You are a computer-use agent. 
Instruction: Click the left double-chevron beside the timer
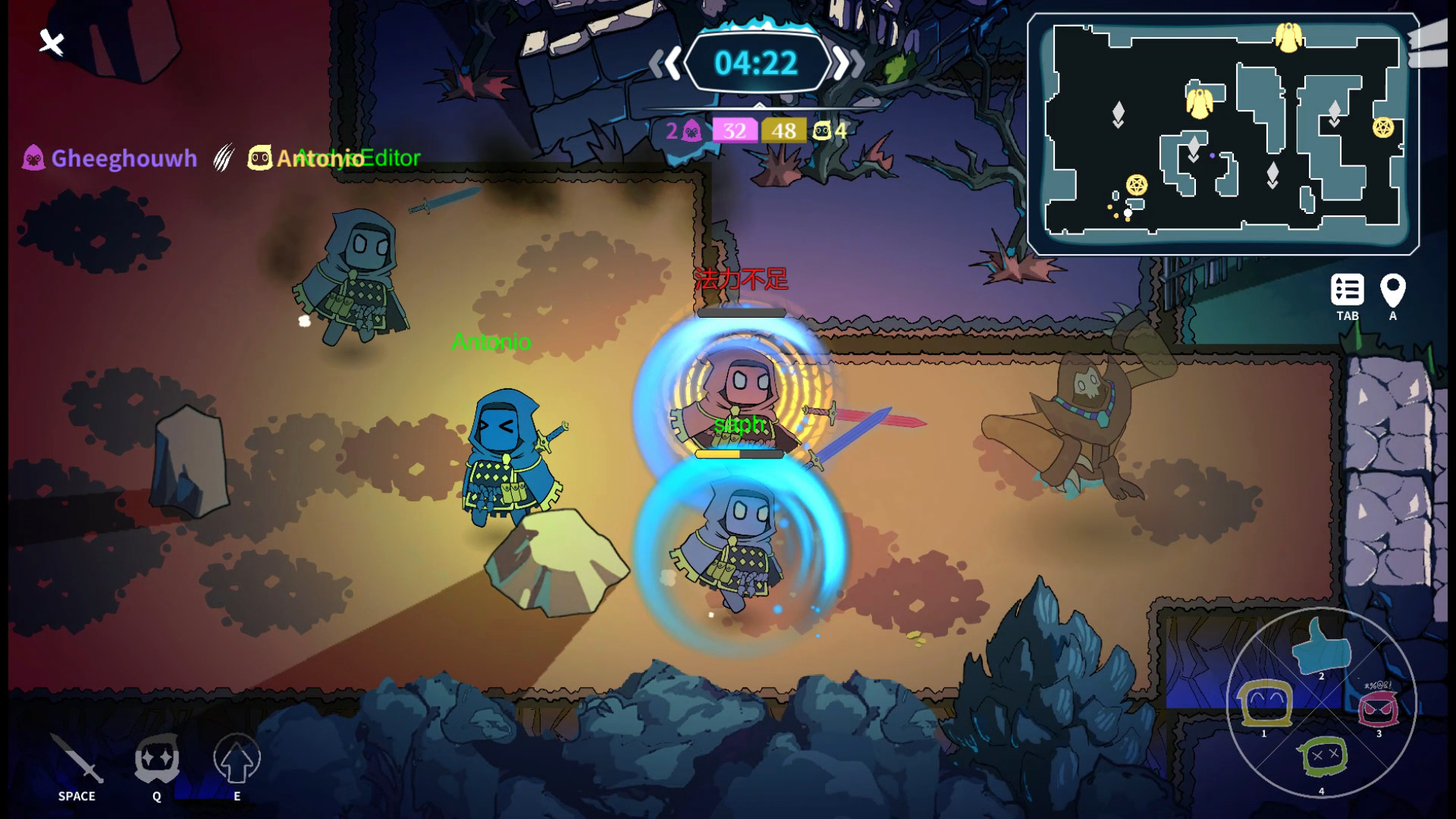[664, 64]
